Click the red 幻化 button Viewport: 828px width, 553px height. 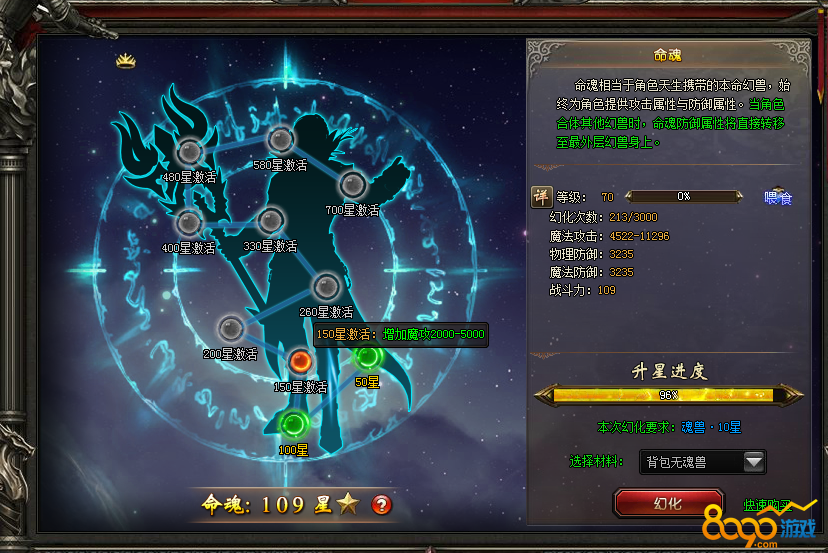(668, 503)
